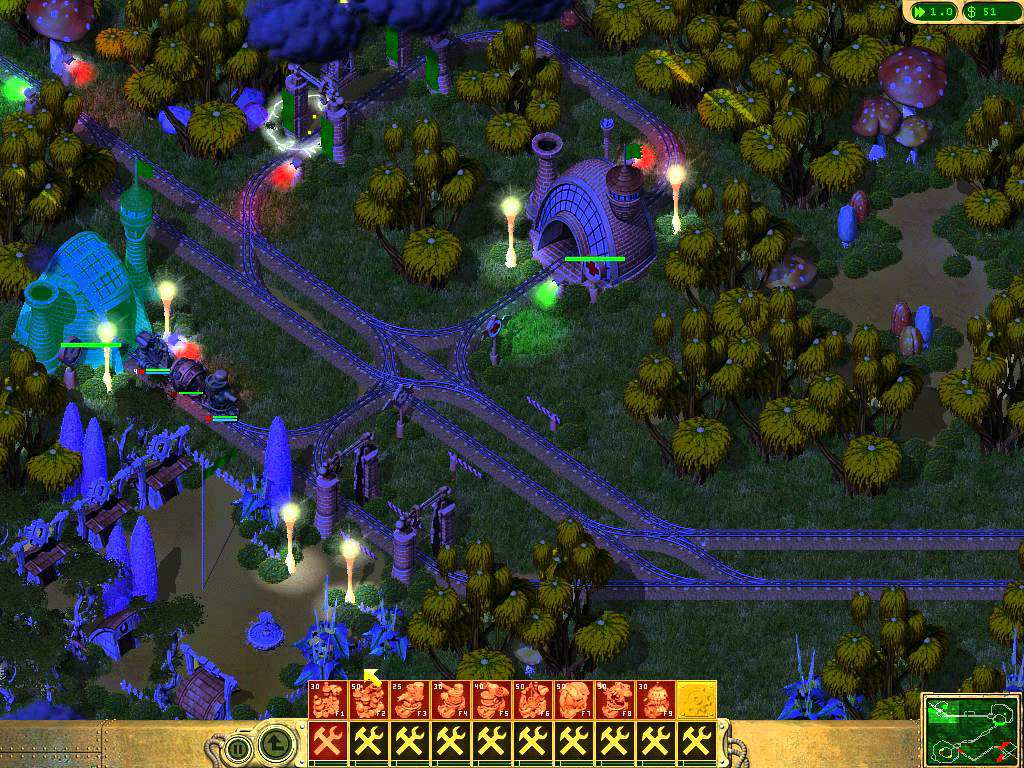Select the F1 train unit card
Viewport: 1024px width, 768px height.
click(327, 700)
